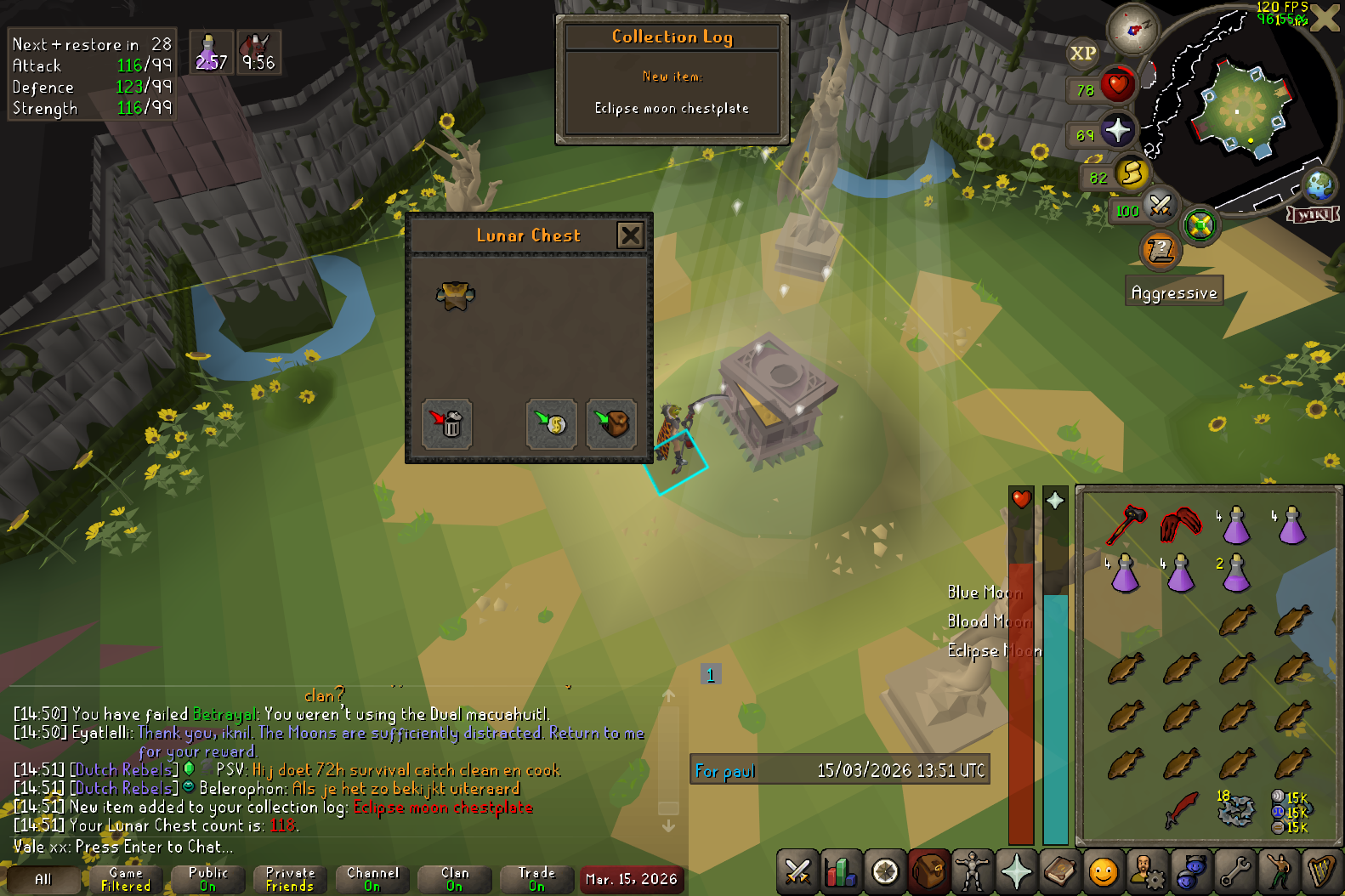This screenshot has width=1345, height=896.
Task: Toggle run with the boot energy orb
Action: (x=1132, y=174)
